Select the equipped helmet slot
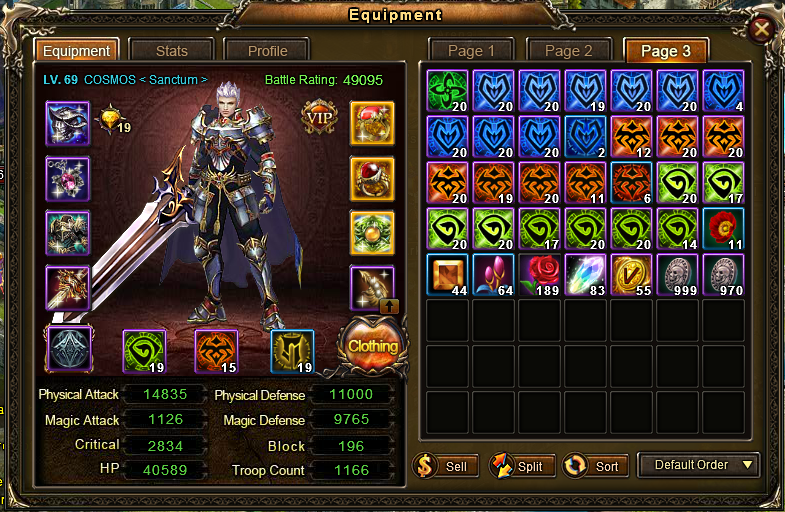Image resolution: width=785 pixels, height=512 pixels. click(x=68, y=123)
